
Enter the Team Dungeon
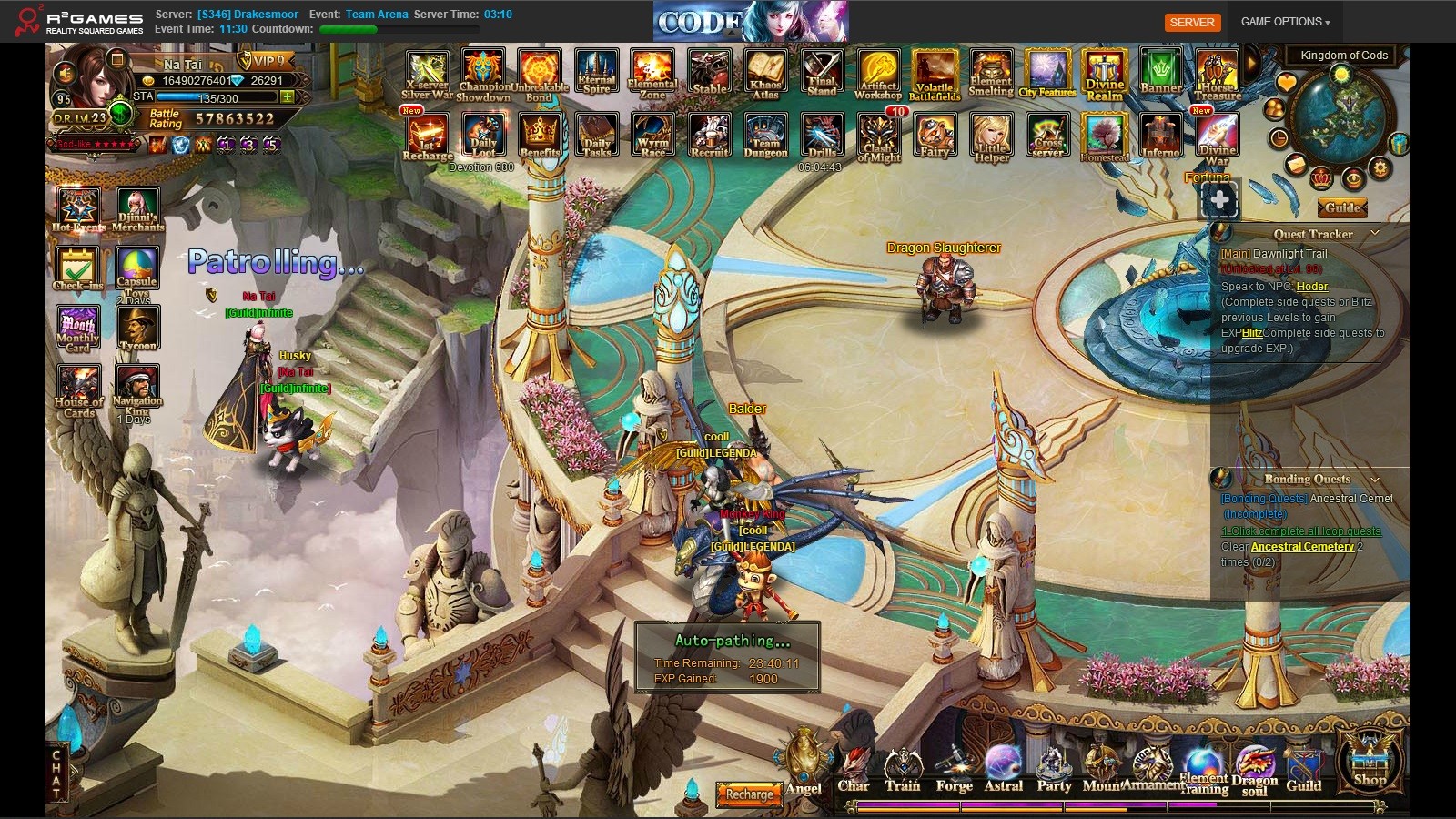(x=765, y=136)
